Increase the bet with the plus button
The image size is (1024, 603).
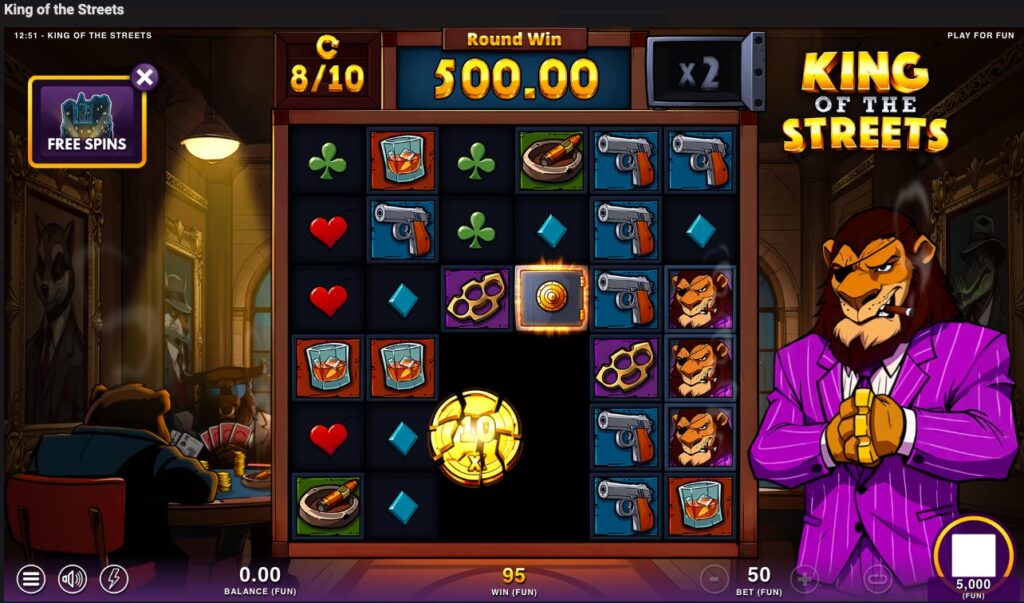(x=805, y=578)
